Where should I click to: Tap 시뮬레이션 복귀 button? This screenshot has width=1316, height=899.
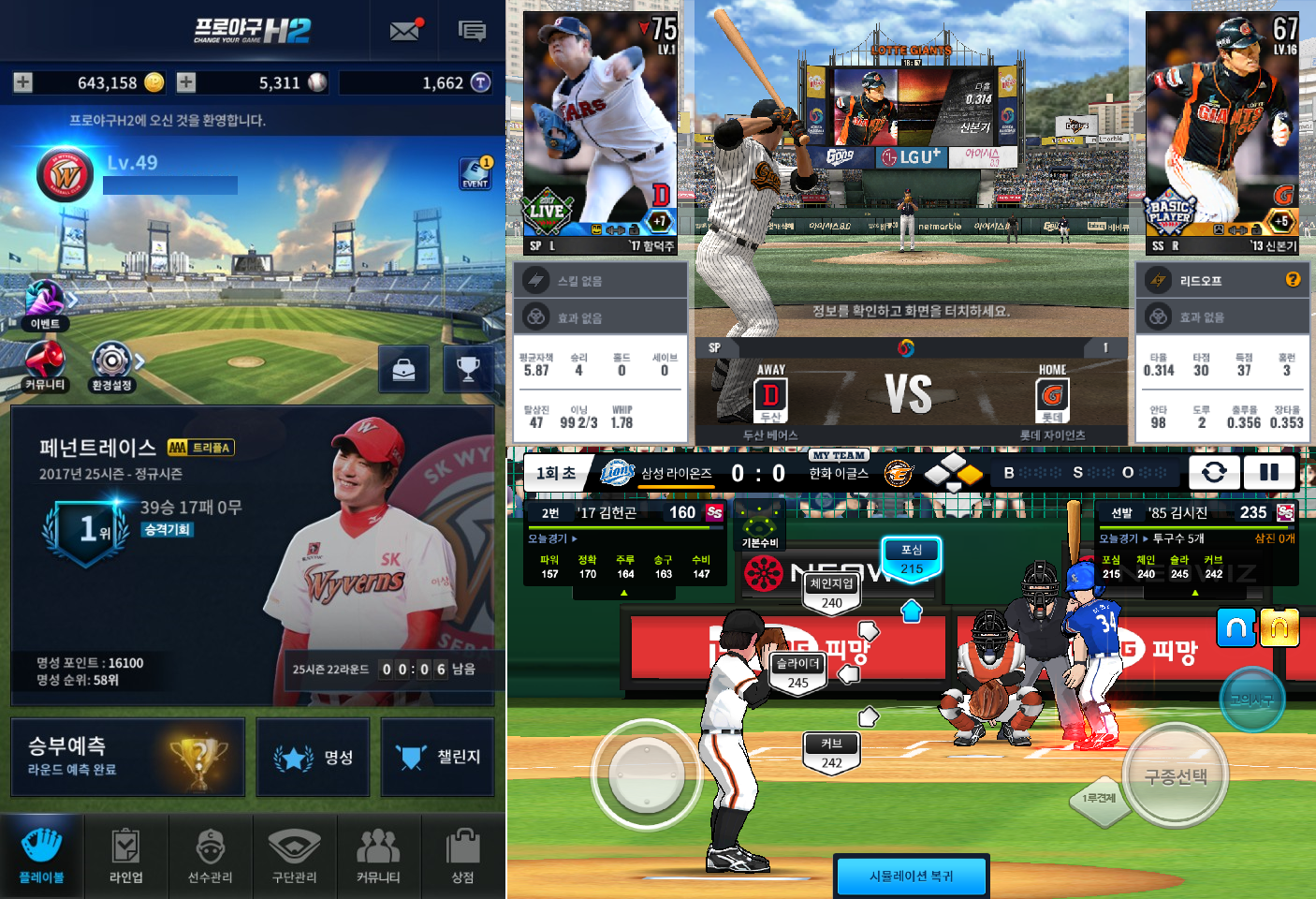point(911,877)
